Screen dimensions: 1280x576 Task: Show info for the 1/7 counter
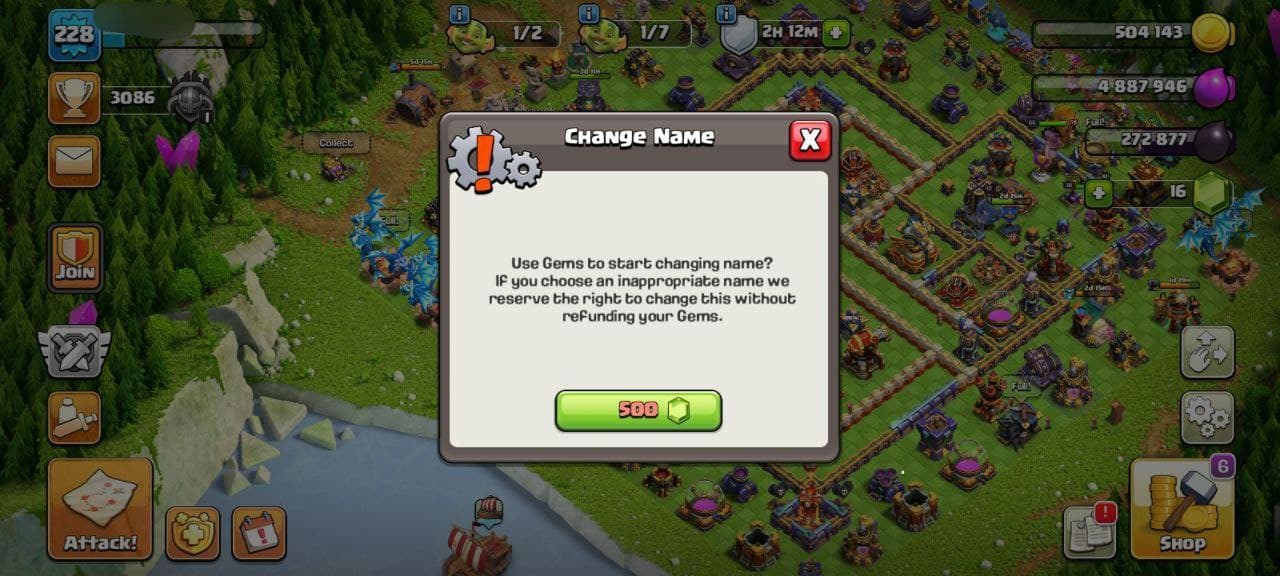point(590,14)
